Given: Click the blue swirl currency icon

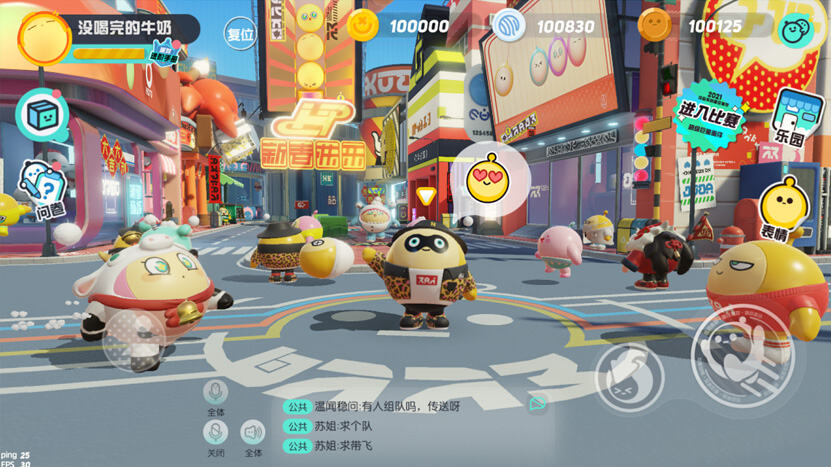Looking at the screenshot, I should point(510,26).
